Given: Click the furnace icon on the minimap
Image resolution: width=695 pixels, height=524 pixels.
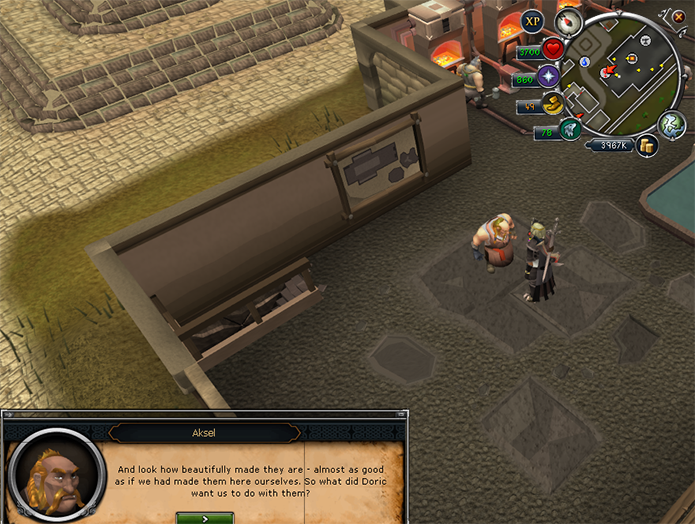Looking at the screenshot, I should coord(632,57).
